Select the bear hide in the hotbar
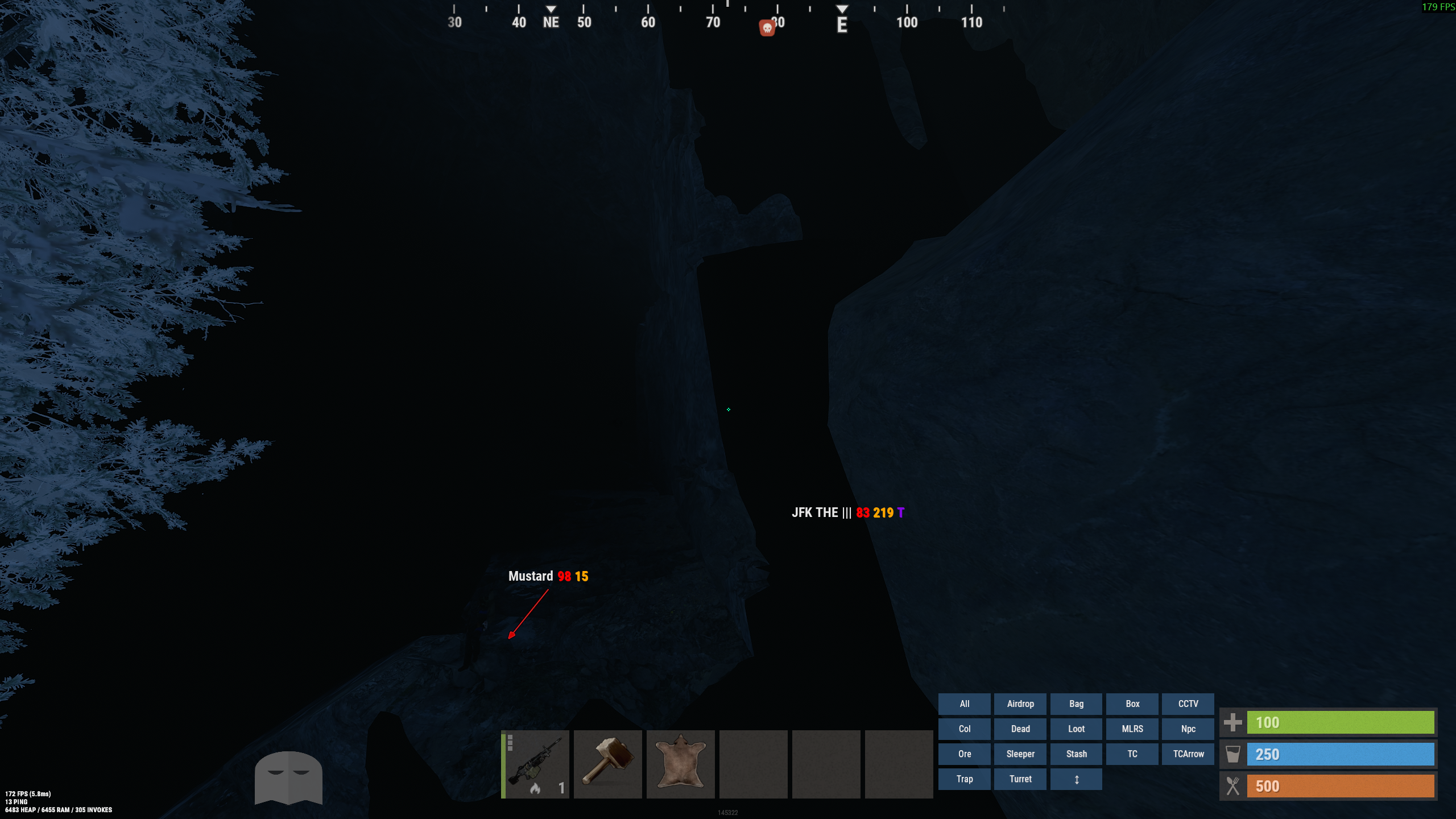 point(680,764)
